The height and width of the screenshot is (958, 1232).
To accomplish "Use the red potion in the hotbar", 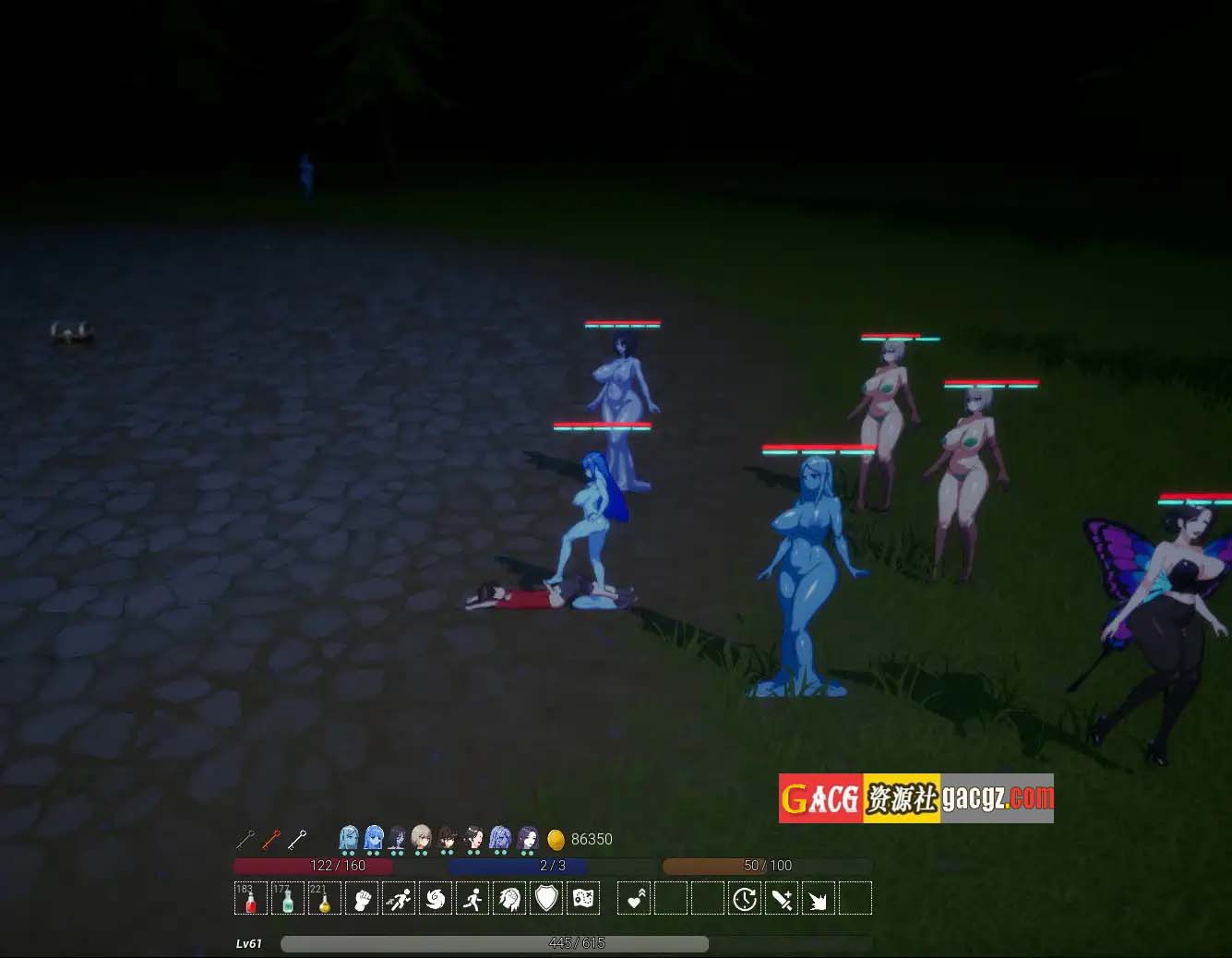I will coord(251,898).
